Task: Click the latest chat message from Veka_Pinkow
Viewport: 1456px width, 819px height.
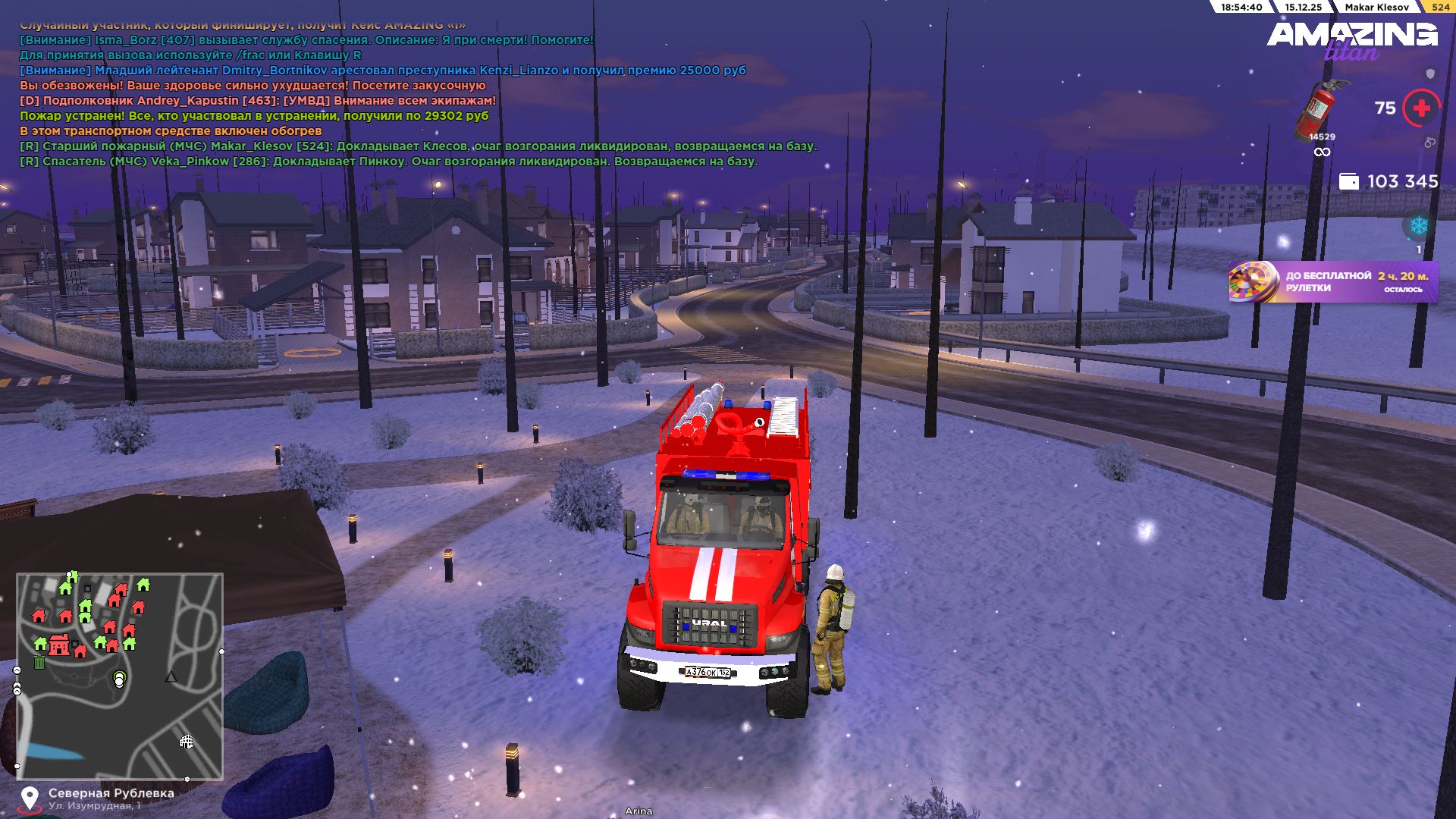Action: point(388,162)
